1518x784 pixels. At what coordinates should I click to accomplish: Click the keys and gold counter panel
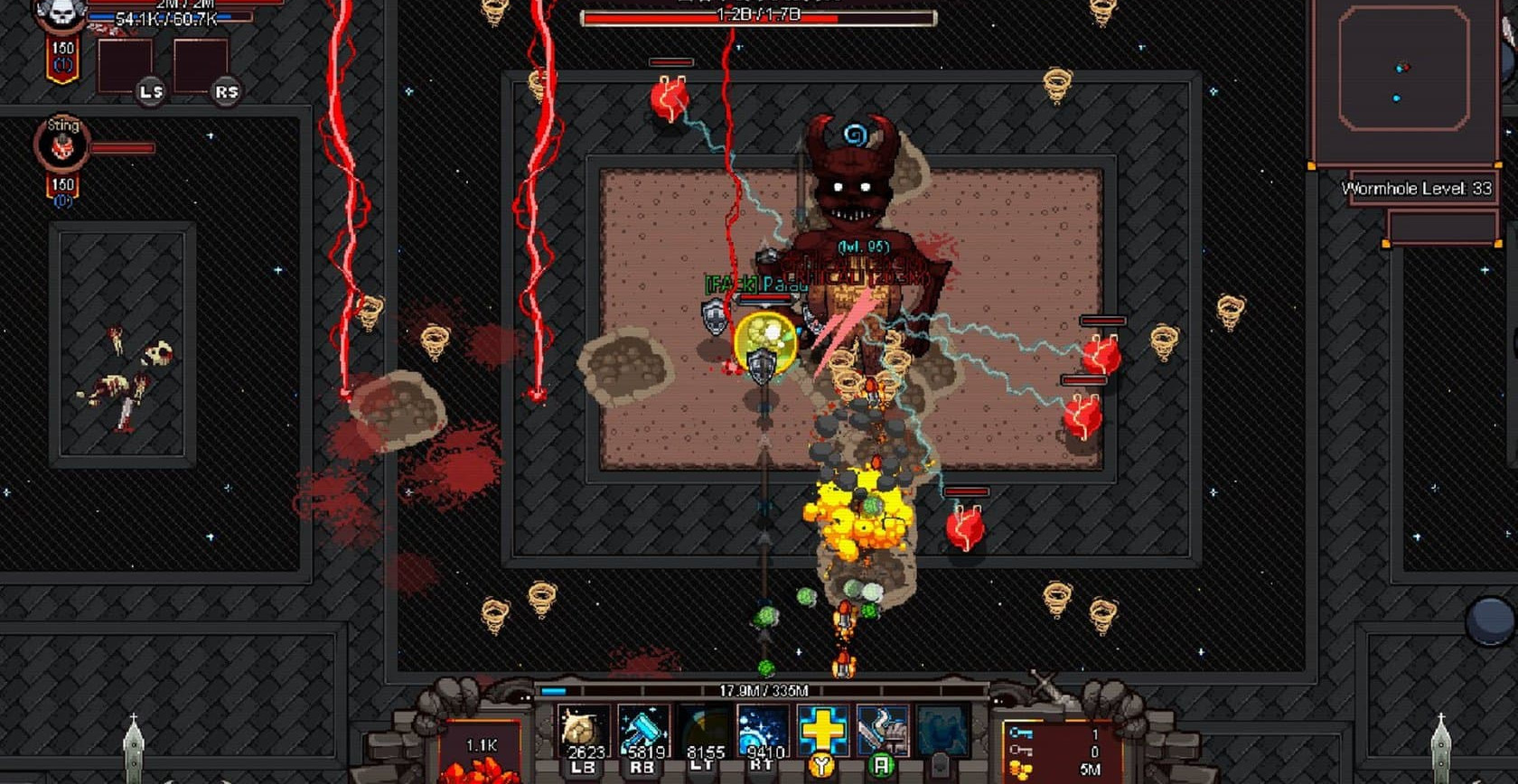point(1057,751)
